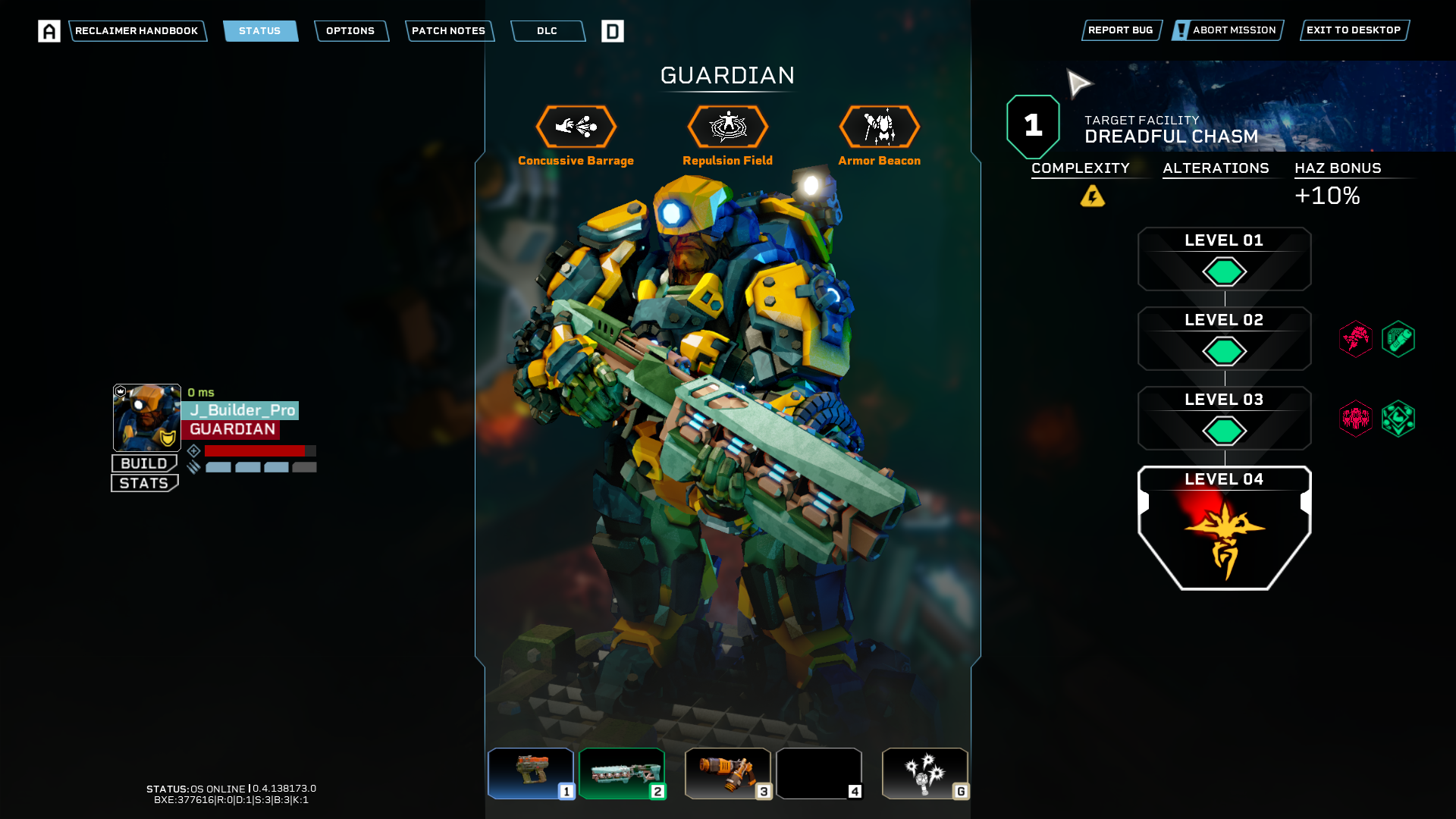1456x819 pixels.
Task: Open the Options tab
Action: pyautogui.click(x=350, y=31)
